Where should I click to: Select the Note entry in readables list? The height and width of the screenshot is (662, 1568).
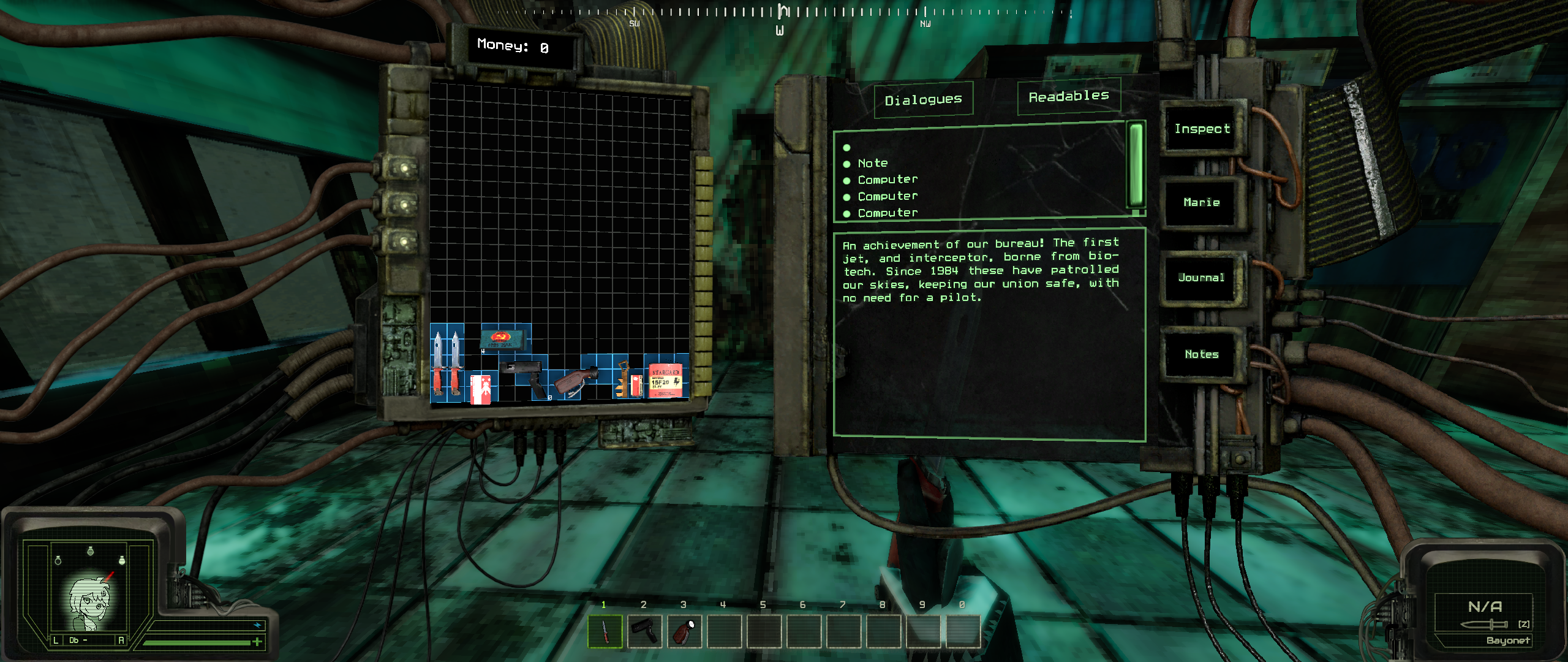pos(872,164)
